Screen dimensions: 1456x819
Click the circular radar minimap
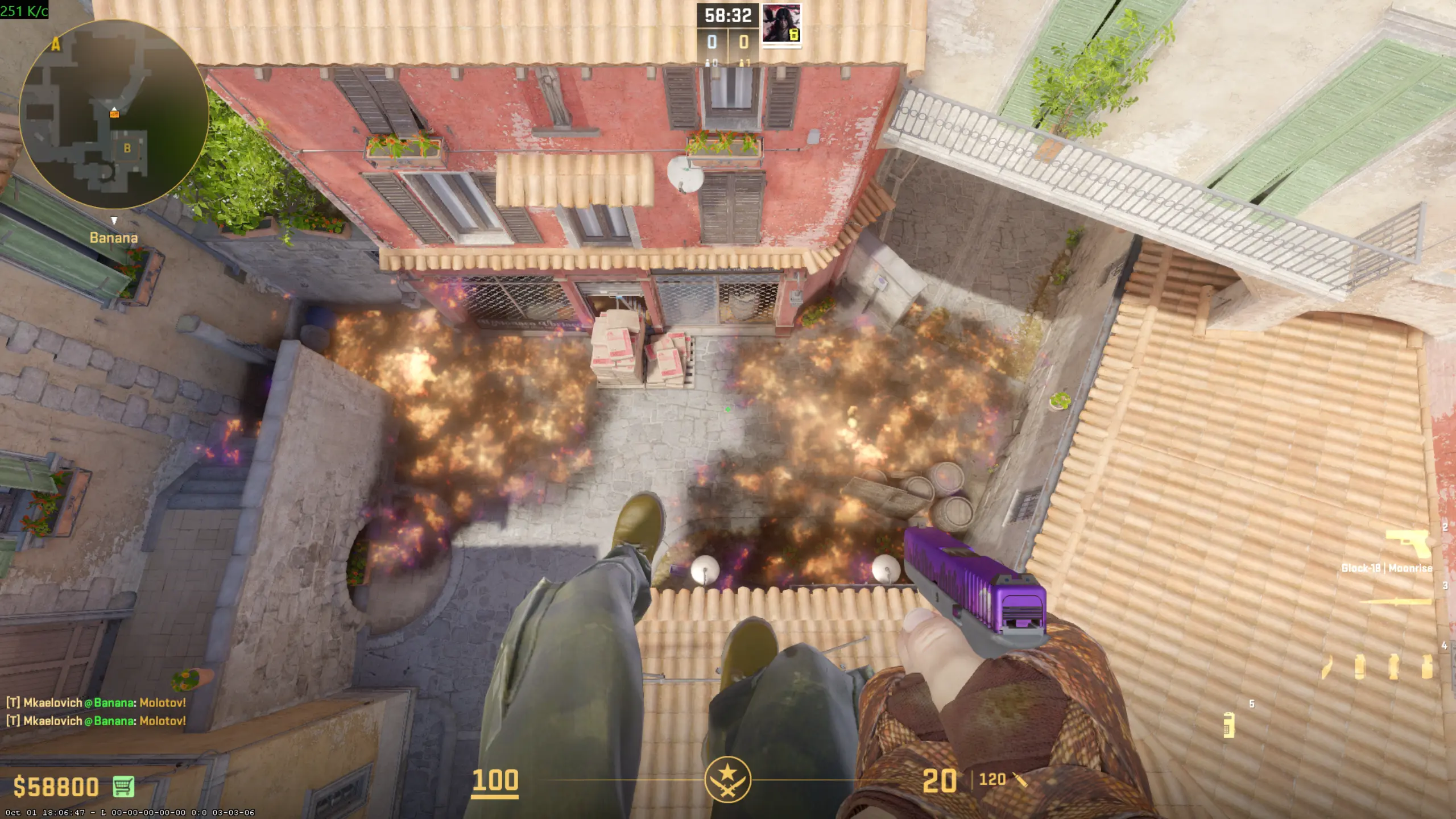[114, 115]
